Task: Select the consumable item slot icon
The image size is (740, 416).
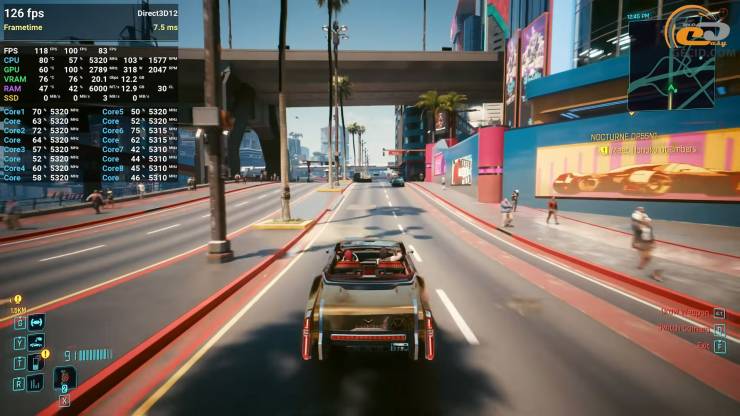Action: (64, 379)
